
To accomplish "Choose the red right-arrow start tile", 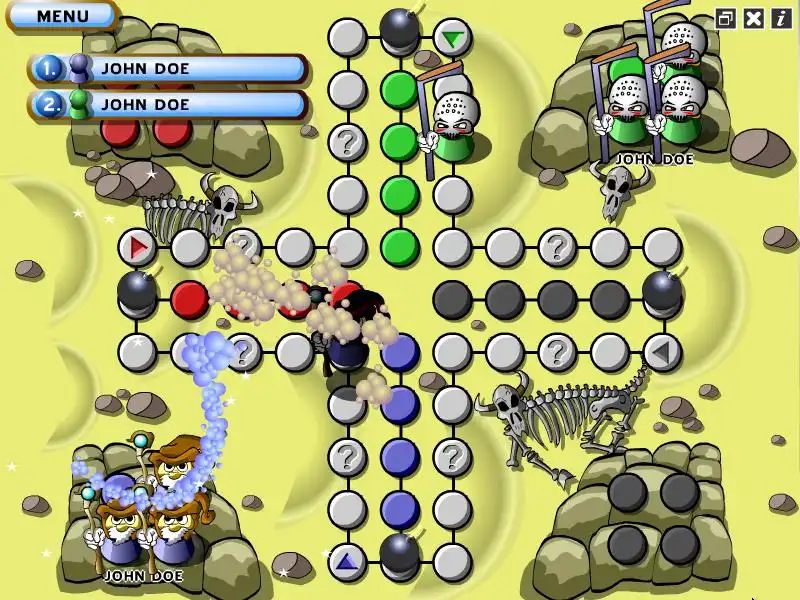I will [137, 246].
